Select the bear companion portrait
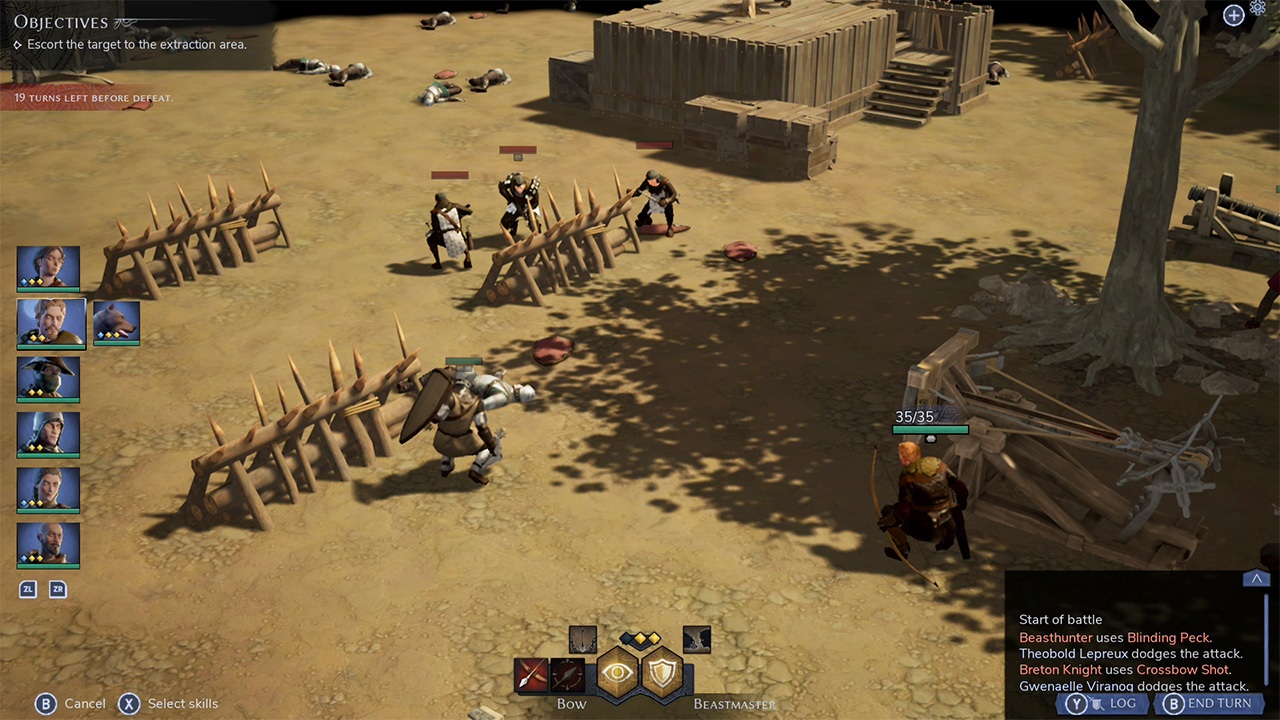Viewport: 1280px width, 720px height. (x=116, y=322)
